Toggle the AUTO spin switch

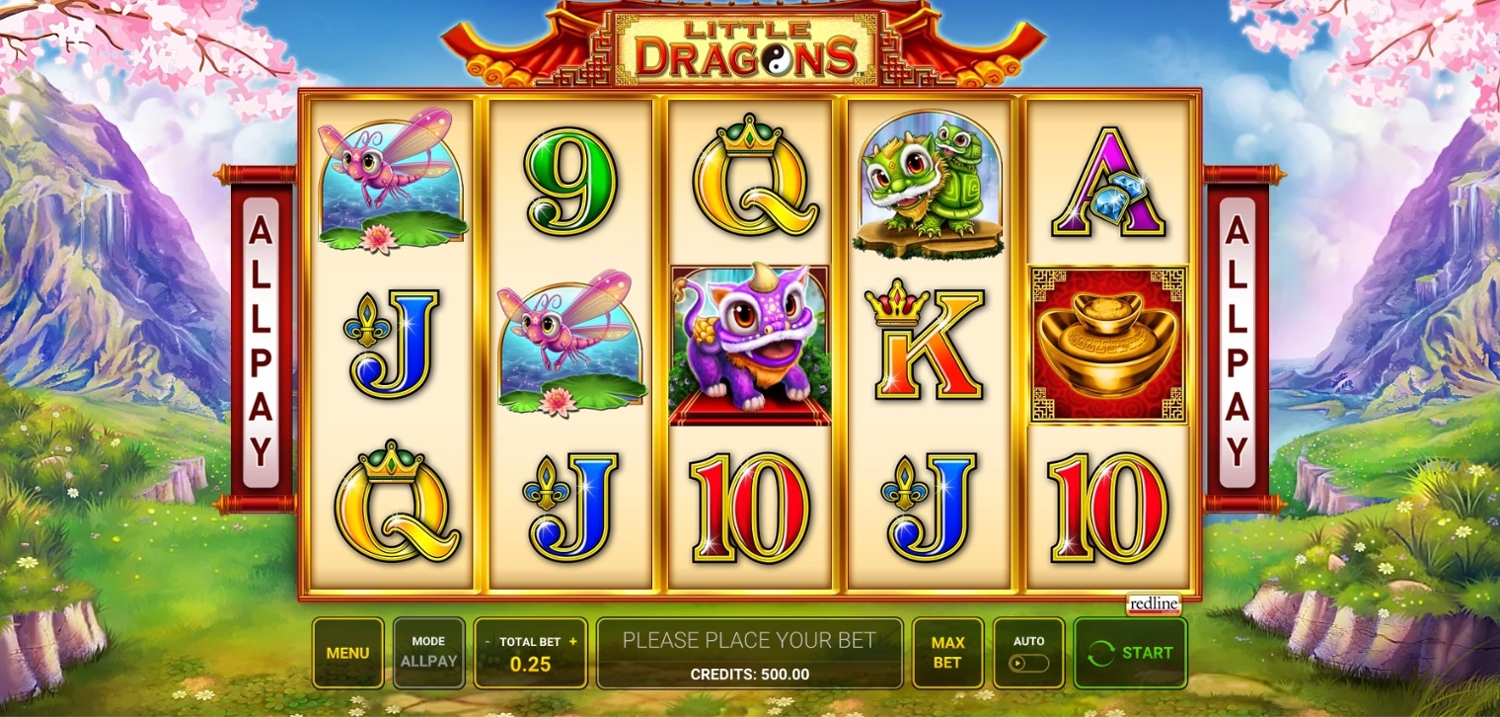pyautogui.click(x=1029, y=662)
